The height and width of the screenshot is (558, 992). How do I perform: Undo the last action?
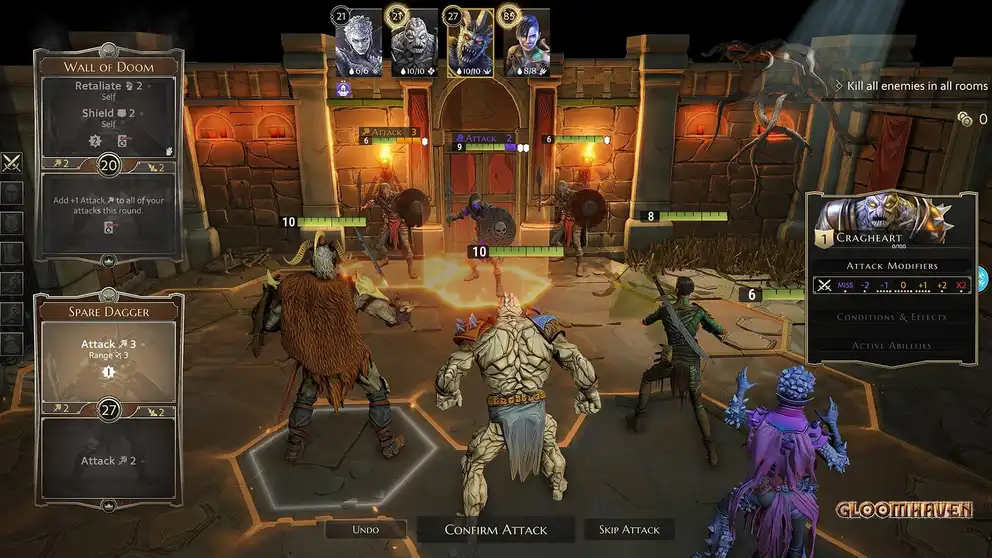(x=366, y=529)
